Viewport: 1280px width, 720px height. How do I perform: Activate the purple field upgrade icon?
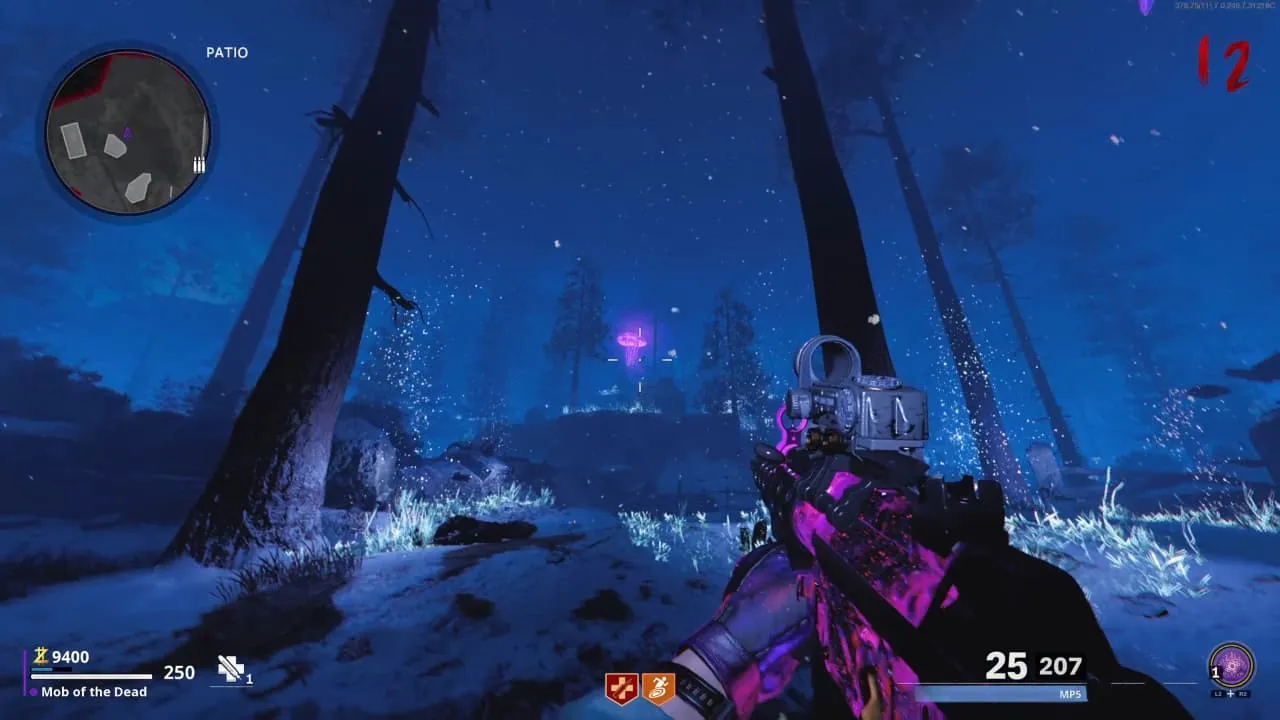(x=1231, y=665)
